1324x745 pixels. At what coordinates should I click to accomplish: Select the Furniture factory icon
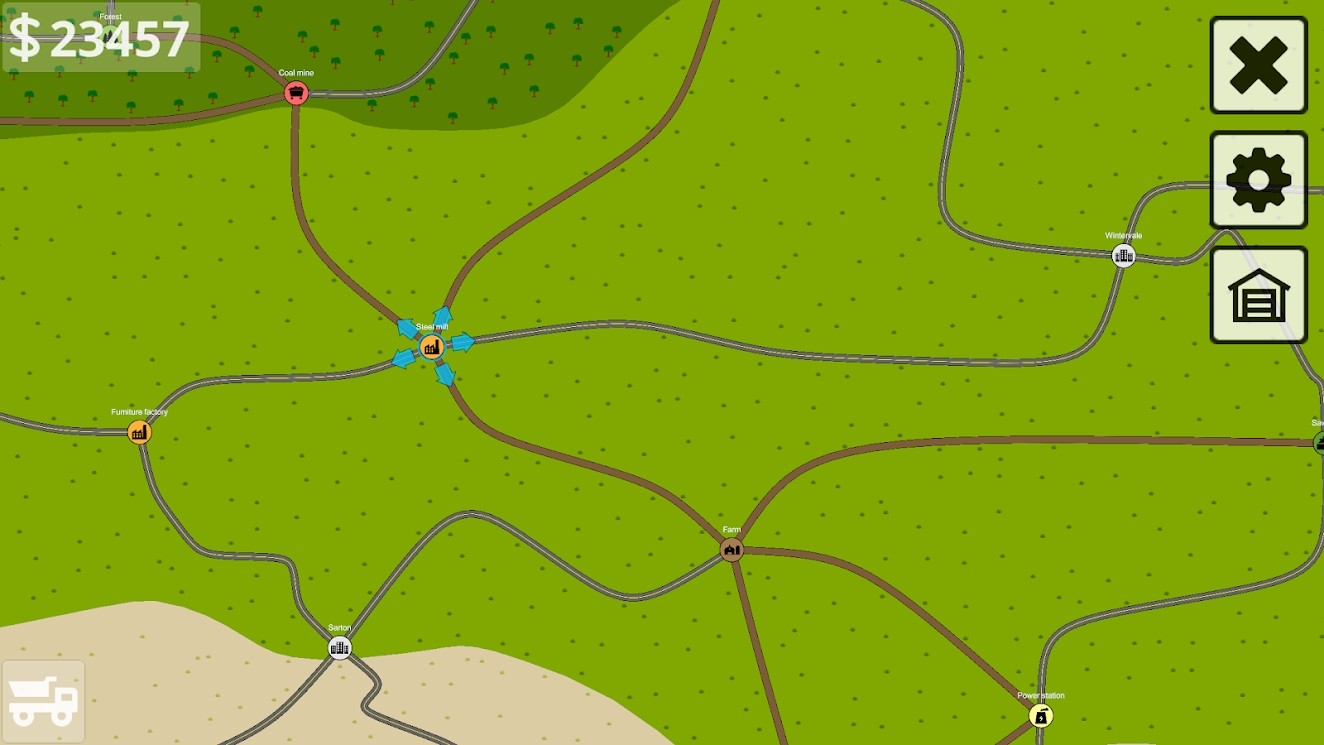[139, 432]
